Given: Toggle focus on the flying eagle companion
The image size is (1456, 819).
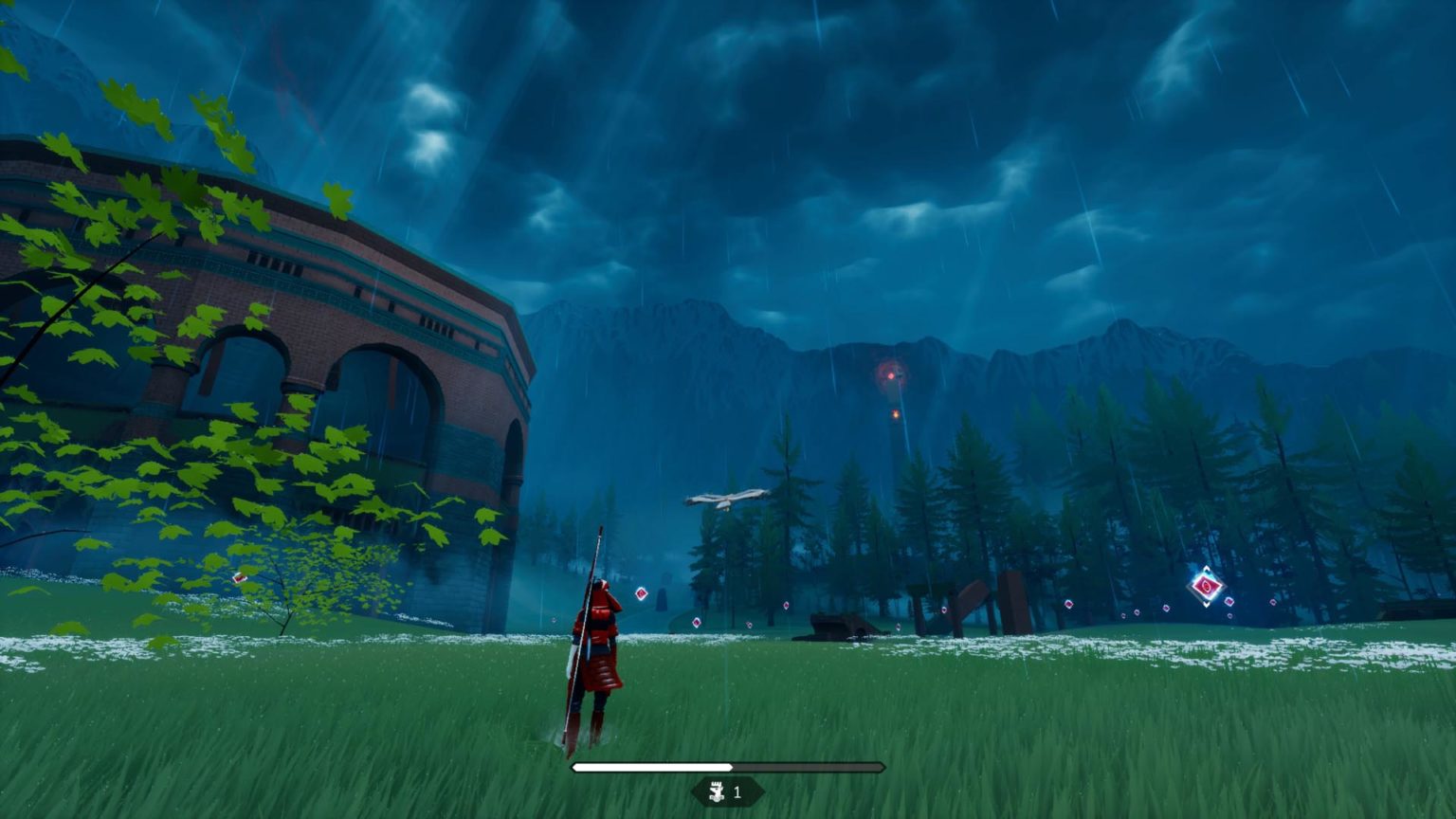Looking at the screenshot, I should [x=726, y=497].
